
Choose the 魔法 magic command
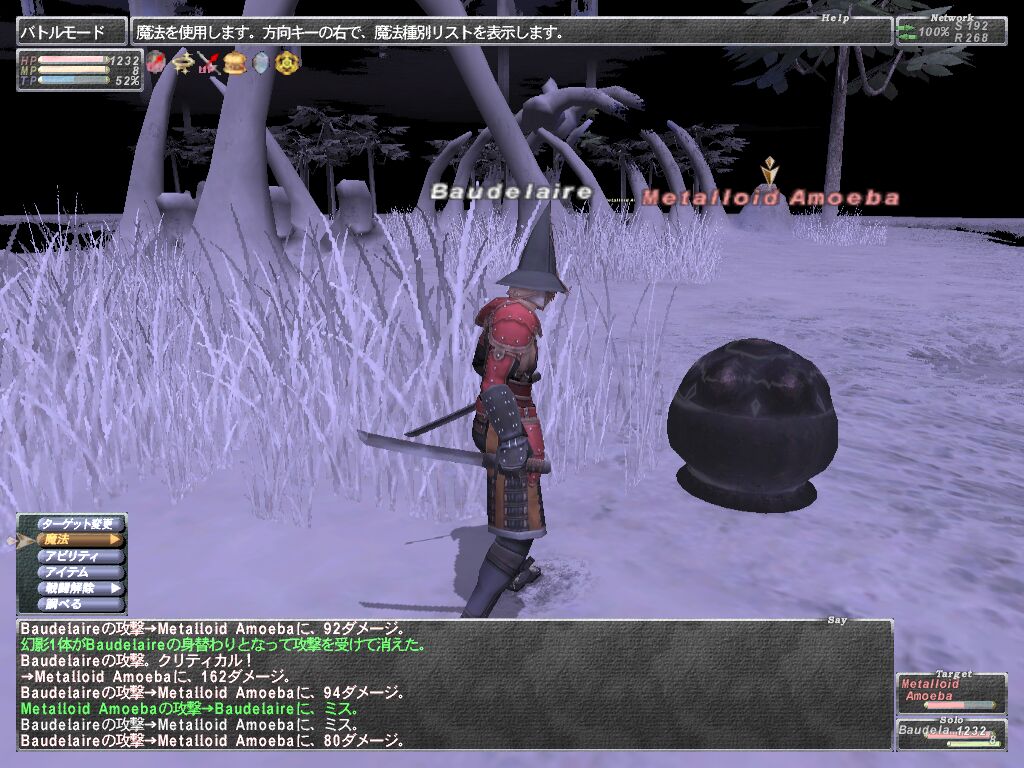[78, 540]
